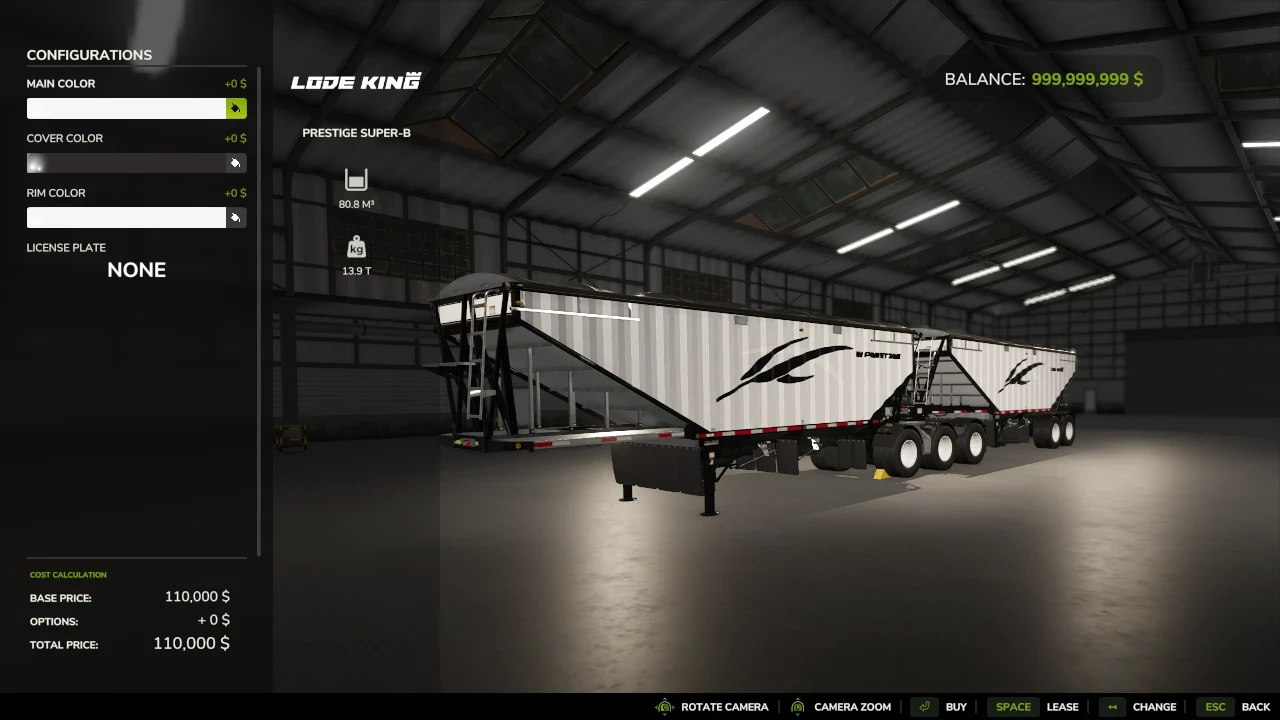Lease the trailer with the Lease button
The image size is (1280, 720).
(1062, 707)
